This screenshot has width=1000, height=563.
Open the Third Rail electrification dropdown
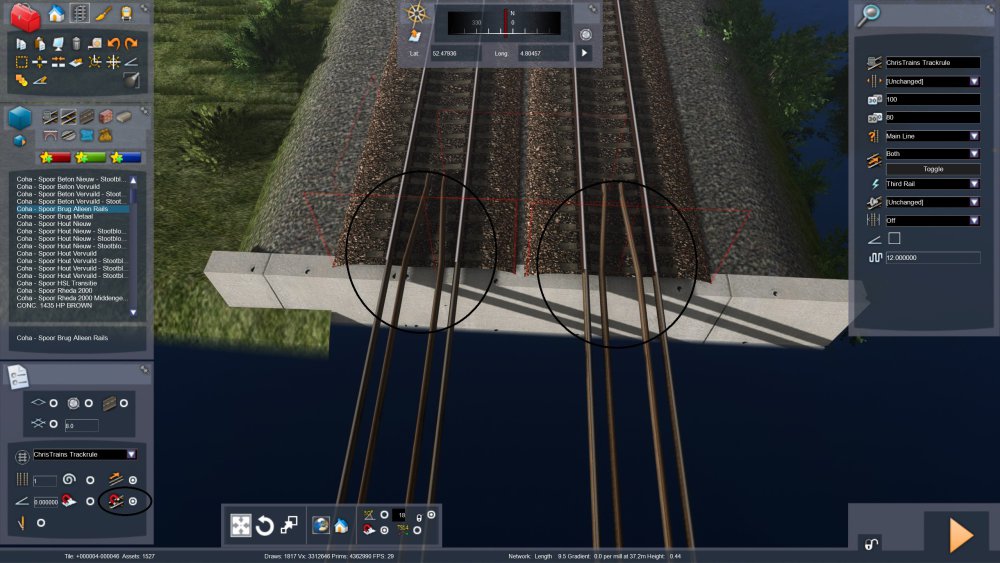(x=932, y=184)
